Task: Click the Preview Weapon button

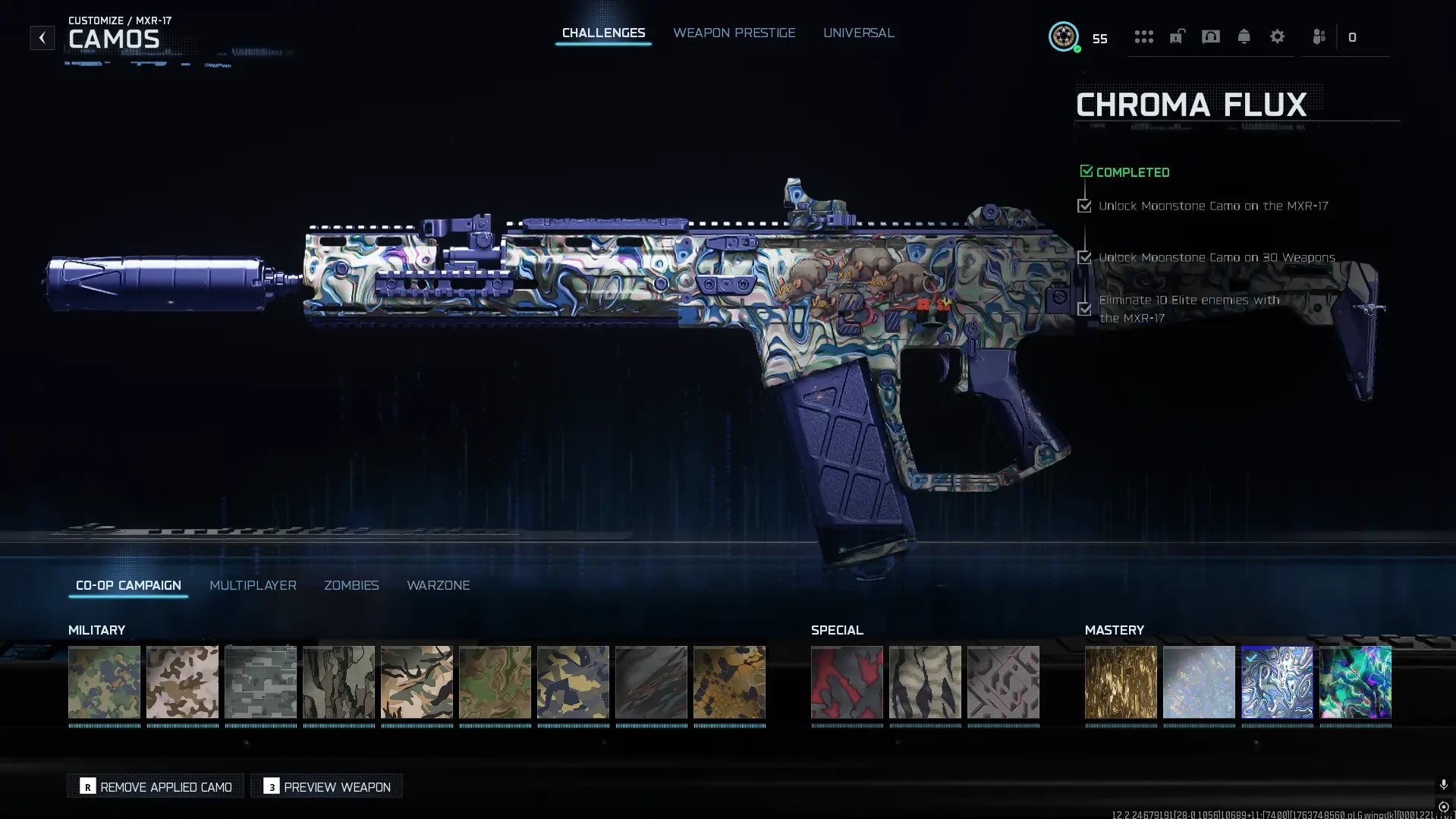Action: tap(327, 786)
